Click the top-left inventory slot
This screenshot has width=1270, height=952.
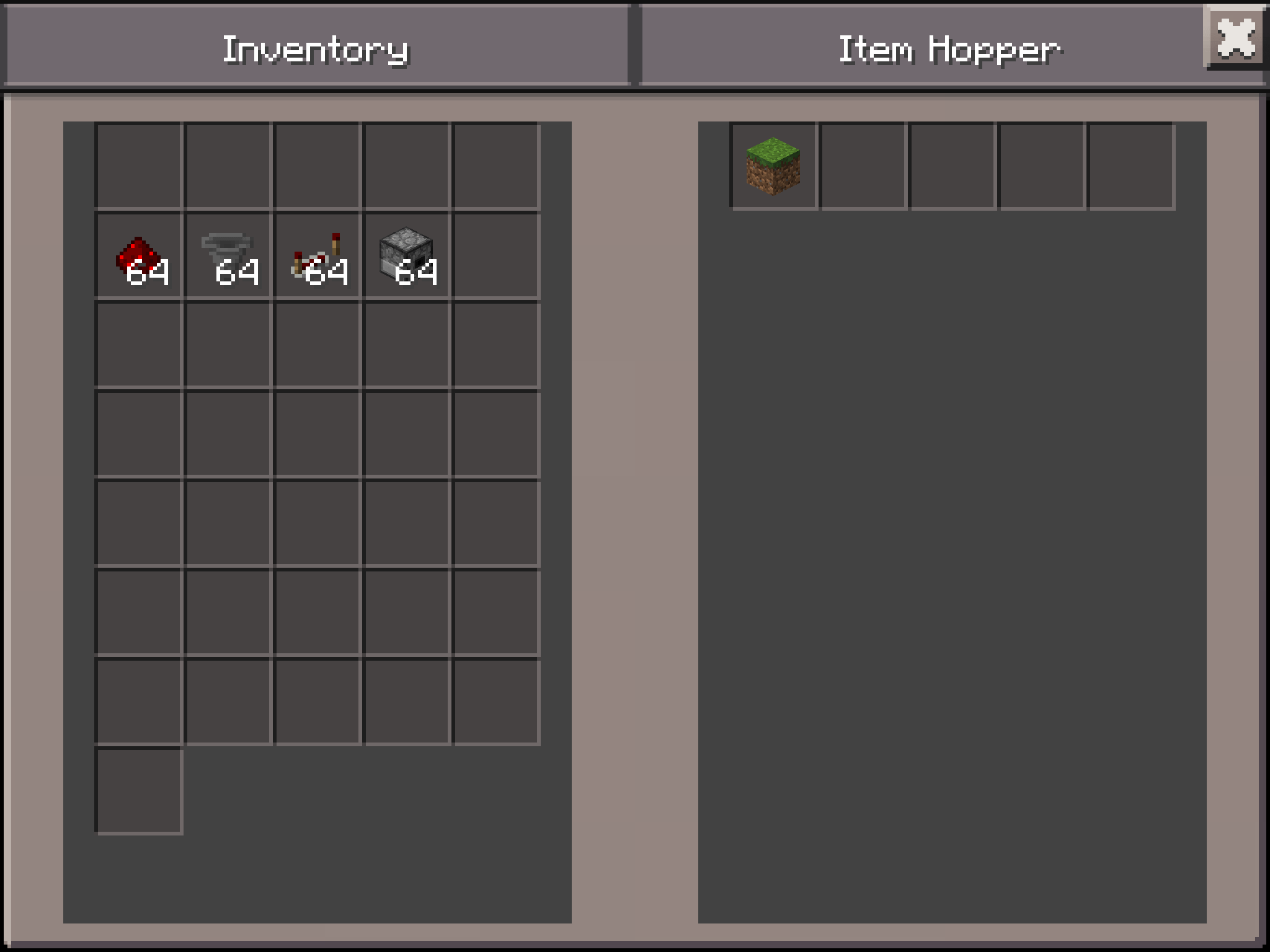(140, 164)
